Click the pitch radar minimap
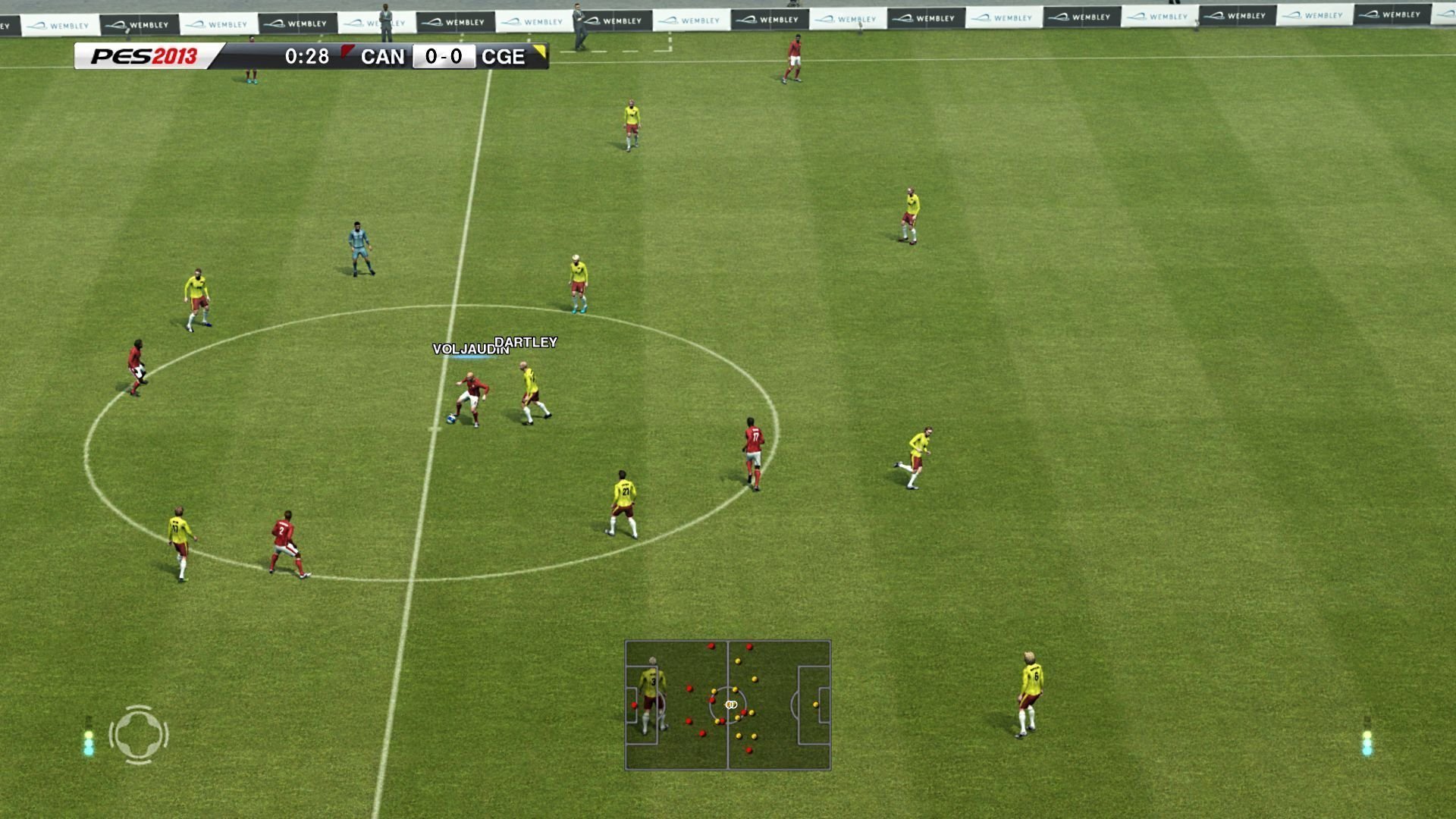 [728, 705]
